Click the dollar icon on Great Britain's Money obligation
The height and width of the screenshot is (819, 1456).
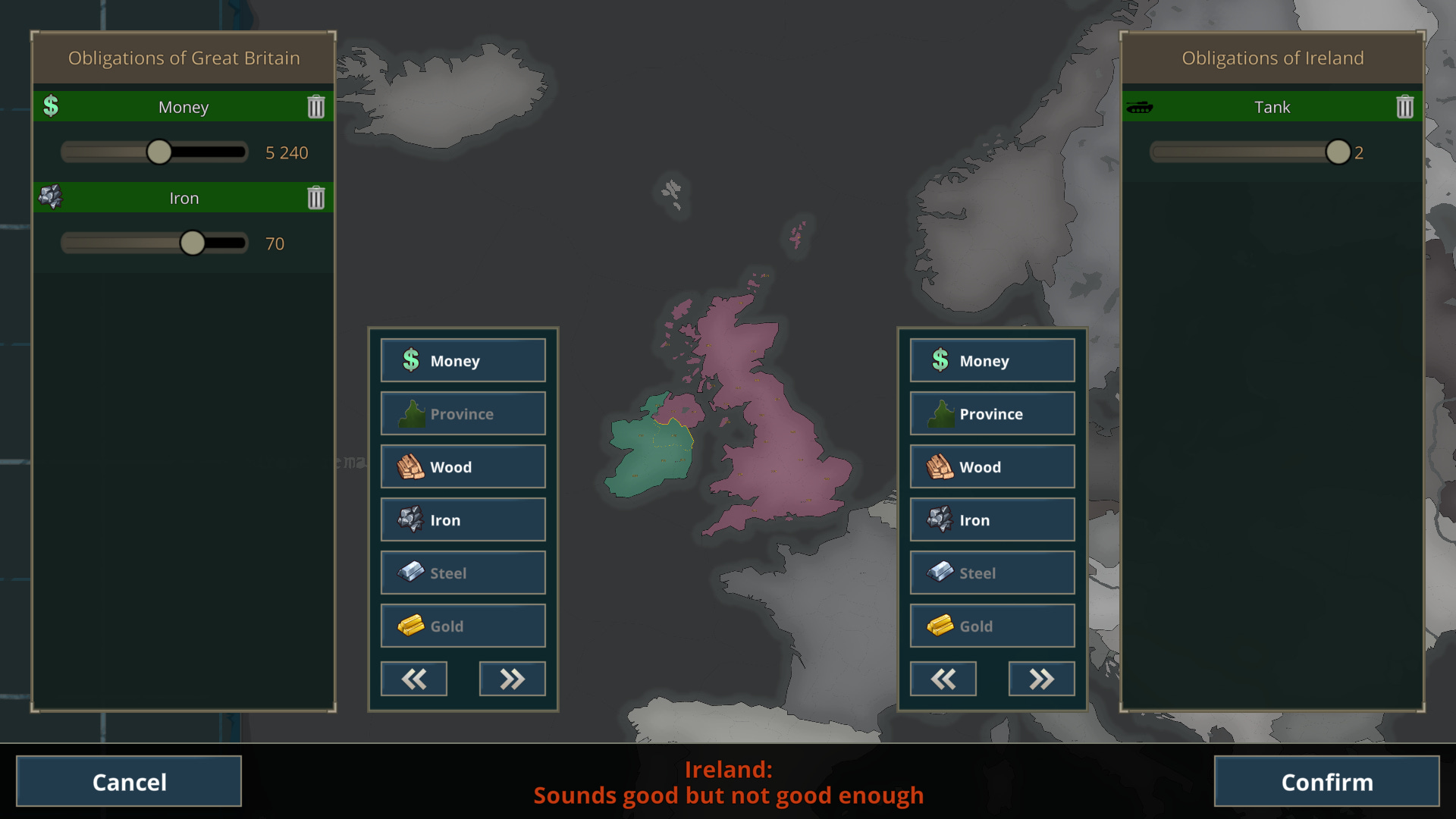click(51, 106)
